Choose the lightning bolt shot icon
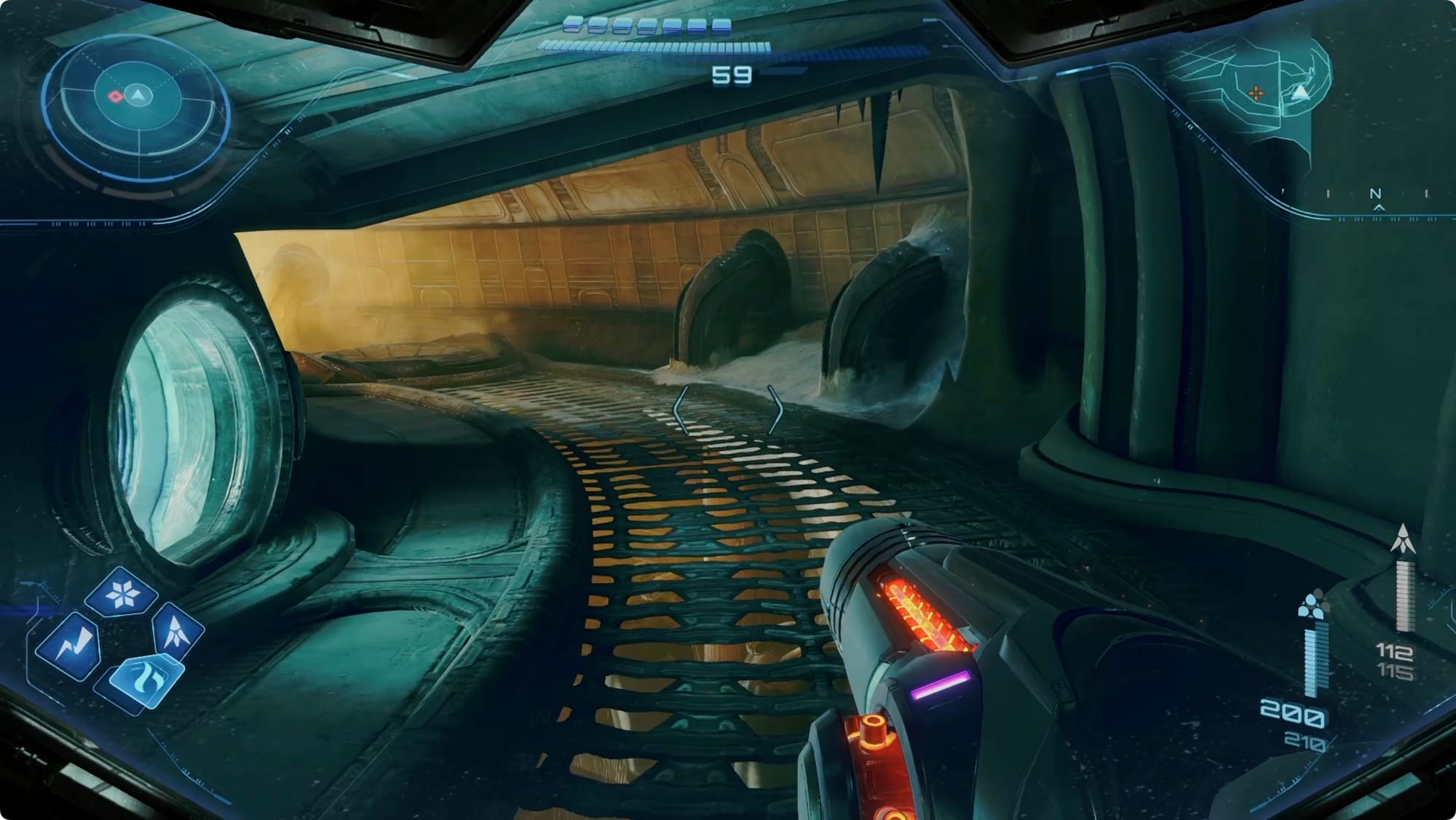This screenshot has height=820, width=1456. 70,645
